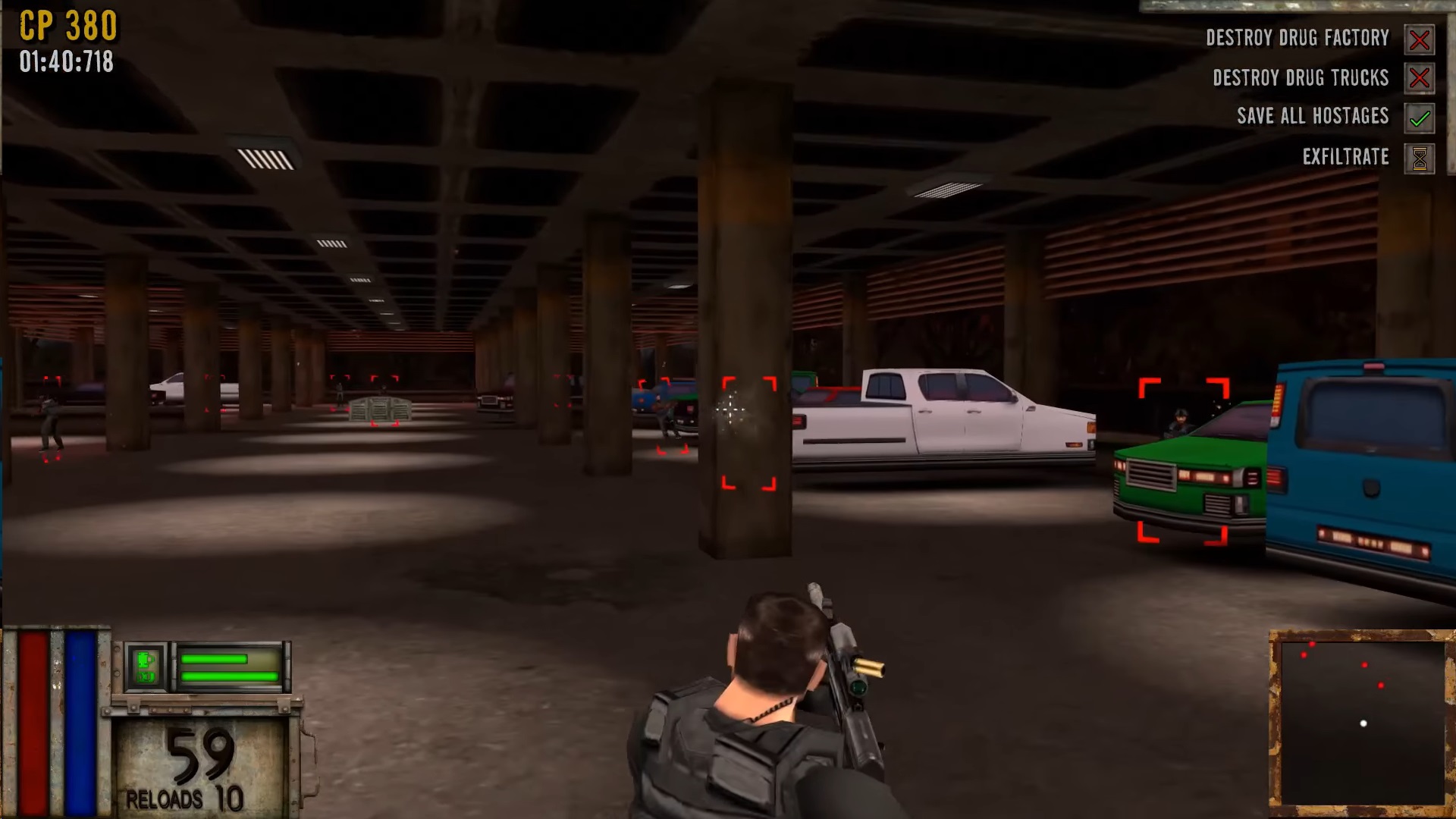Screen dimensions: 1456x819
Task: Click the hourglass box beside Exfiltrate
Action: pos(1419,158)
